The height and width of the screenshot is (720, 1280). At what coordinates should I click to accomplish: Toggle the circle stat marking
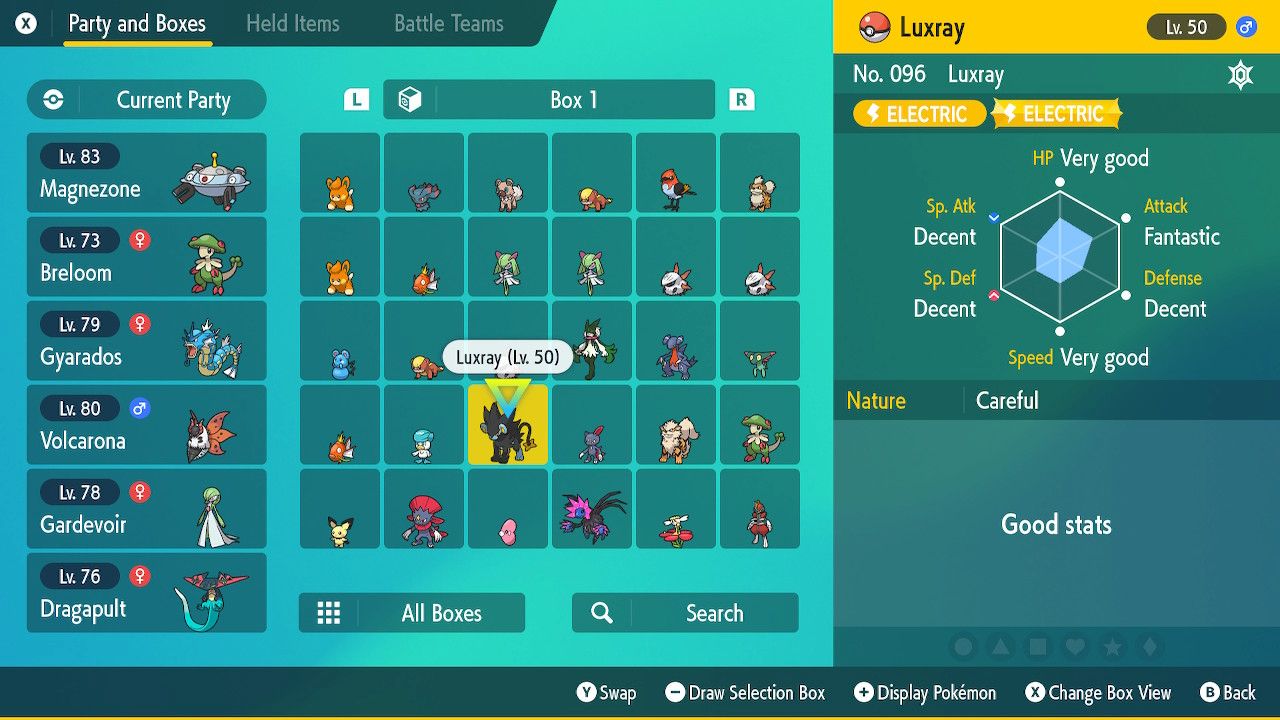pyautogui.click(x=963, y=647)
